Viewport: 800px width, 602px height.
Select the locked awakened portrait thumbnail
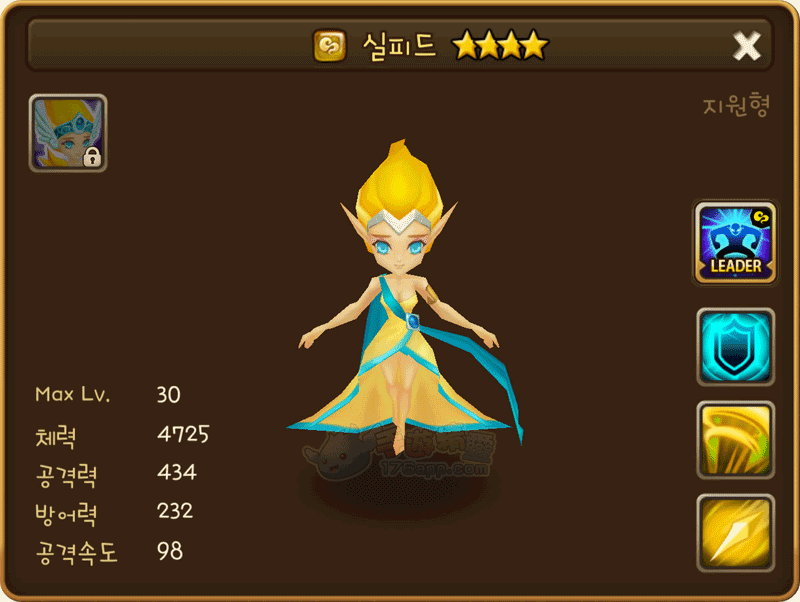(x=68, y=133)
